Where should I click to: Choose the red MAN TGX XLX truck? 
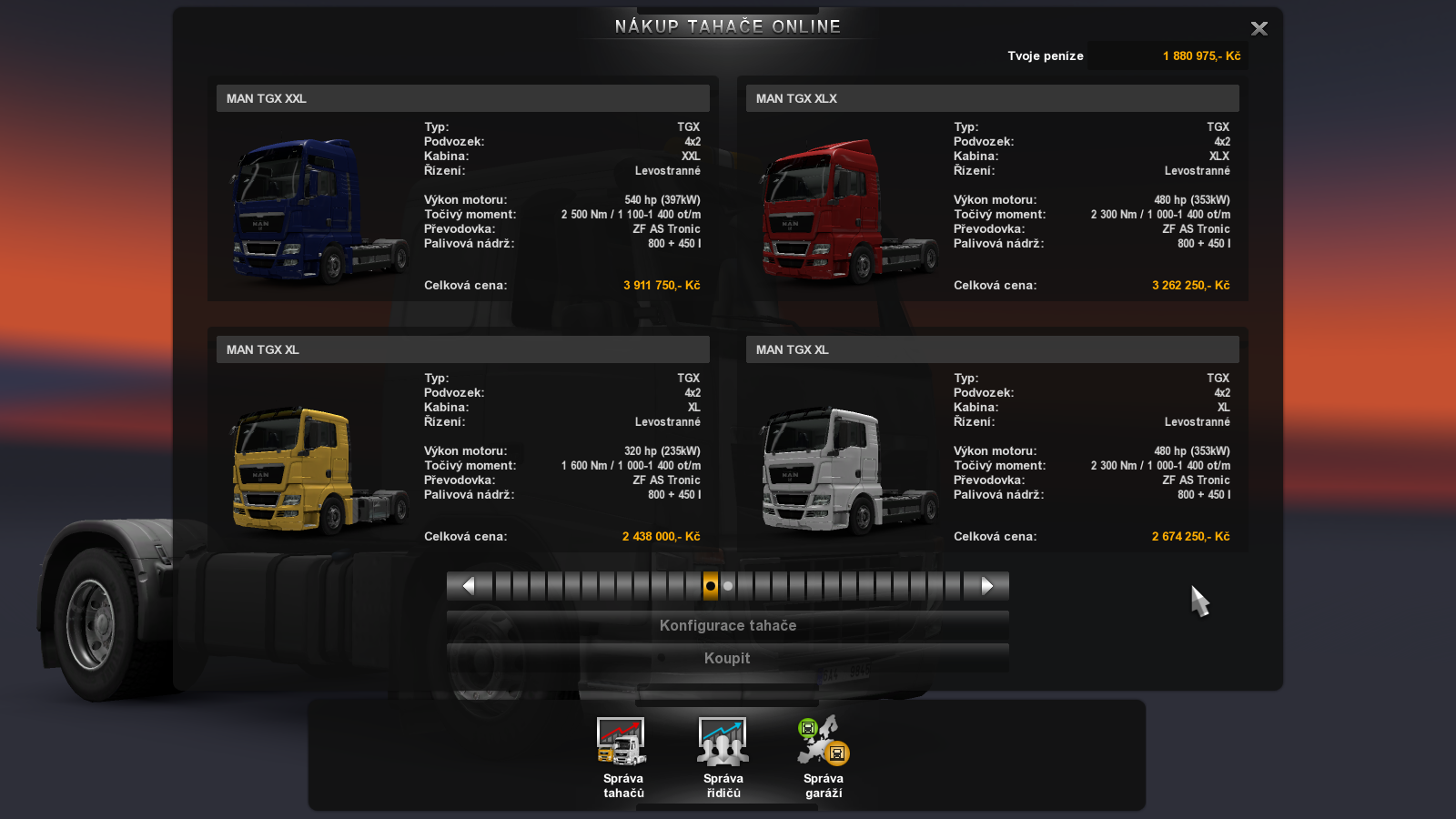[x=848, y=211]
